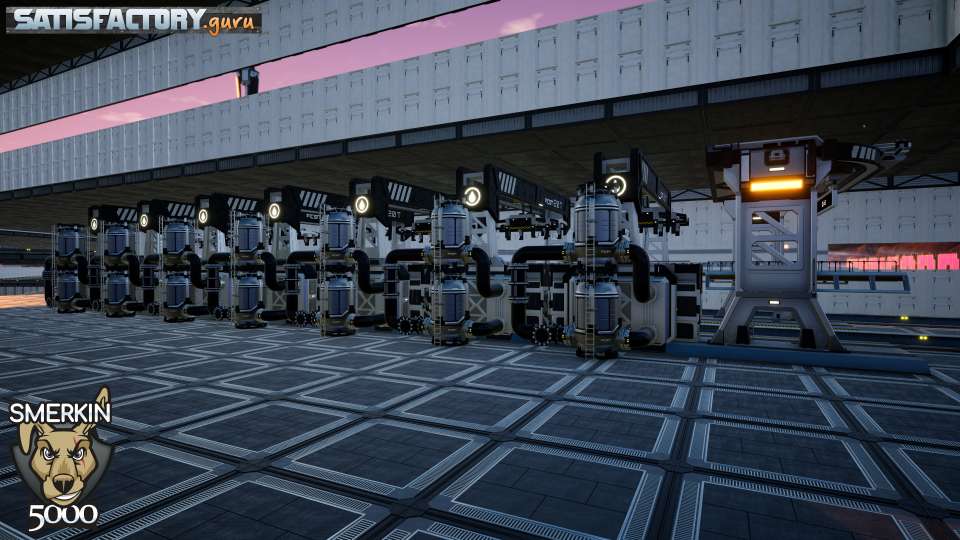Click the Satisfactory.guru logo
Viewport: 960px width, 540px height.
click(x=134, y=19)
